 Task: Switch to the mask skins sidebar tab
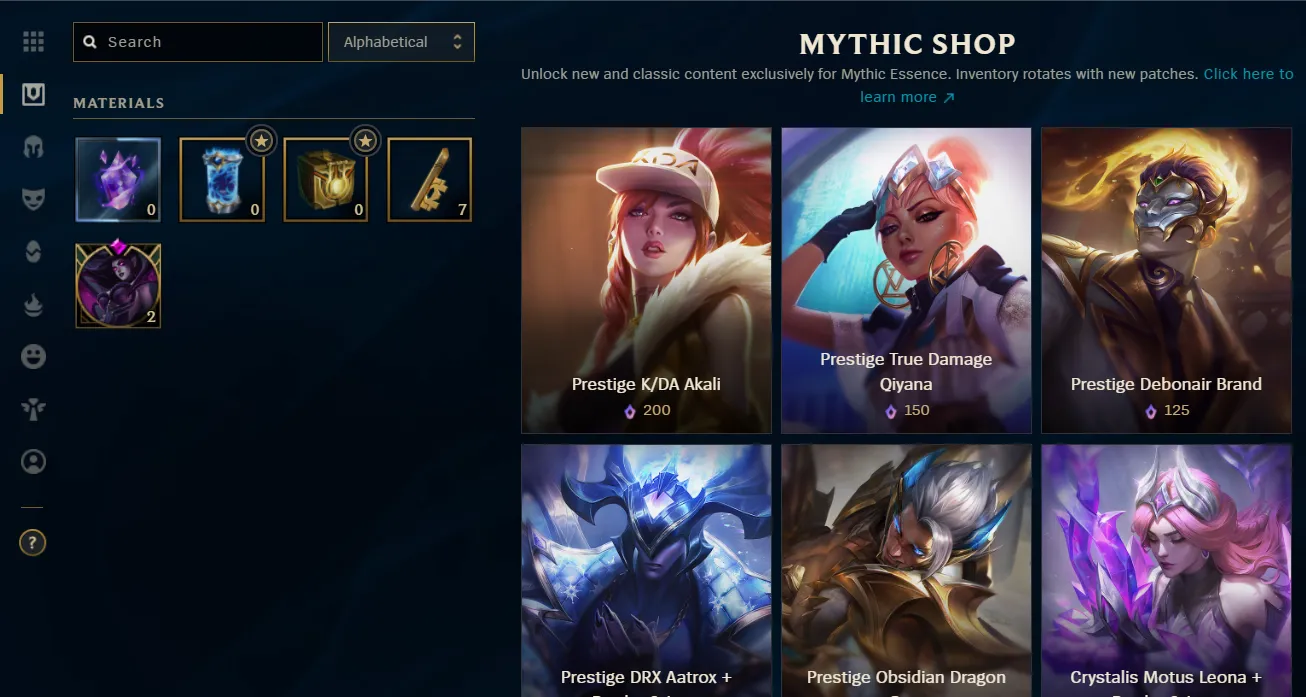coord(33,199)
